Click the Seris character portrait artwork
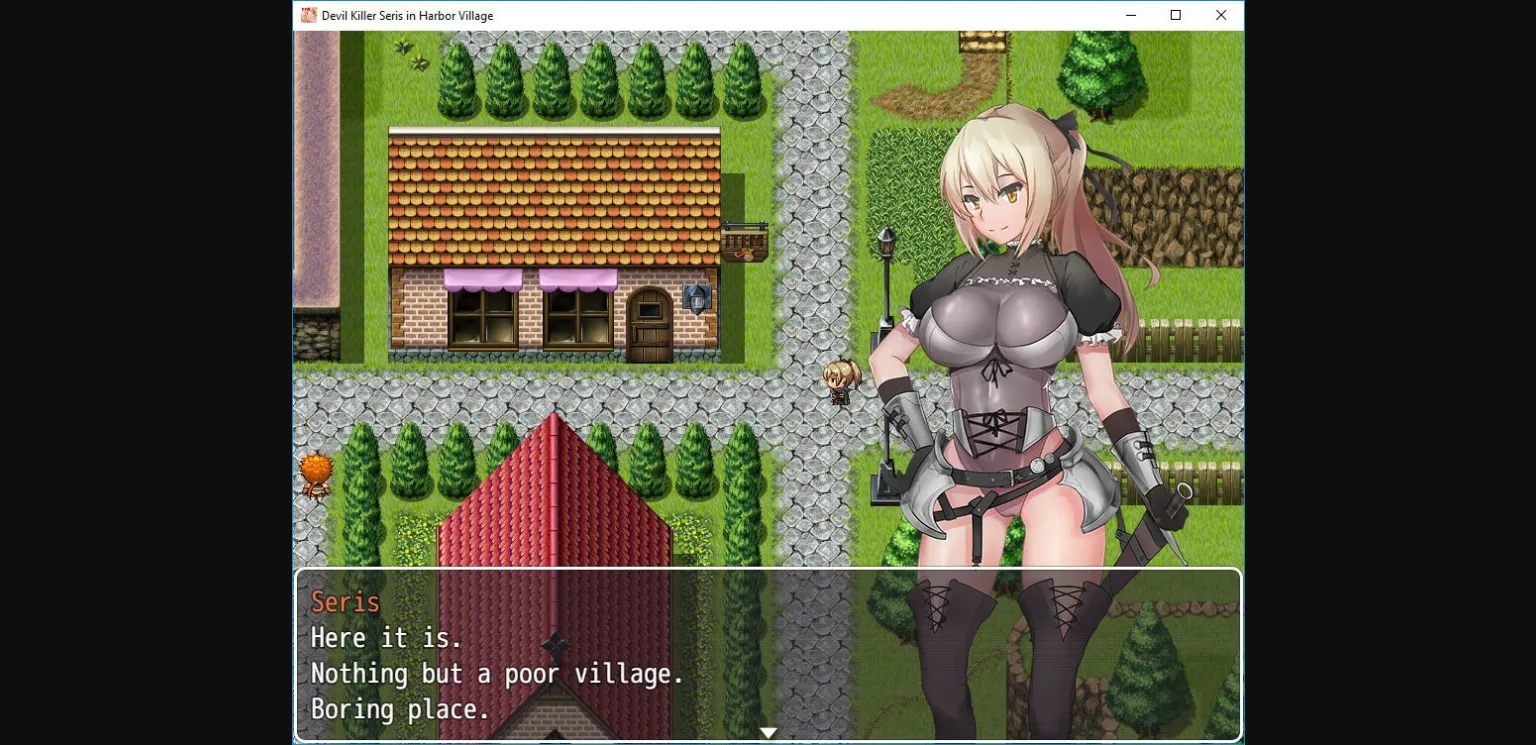The height and width of the screenshot is (745, 1536). click(1000, 300)
